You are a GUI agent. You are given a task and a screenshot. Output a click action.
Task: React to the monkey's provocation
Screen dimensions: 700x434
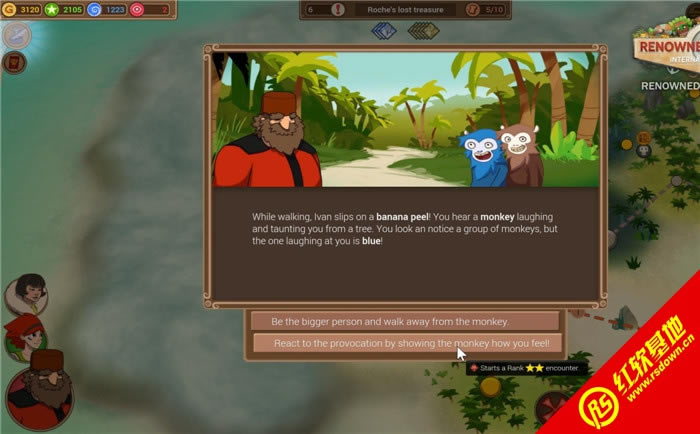pos(405,343)
